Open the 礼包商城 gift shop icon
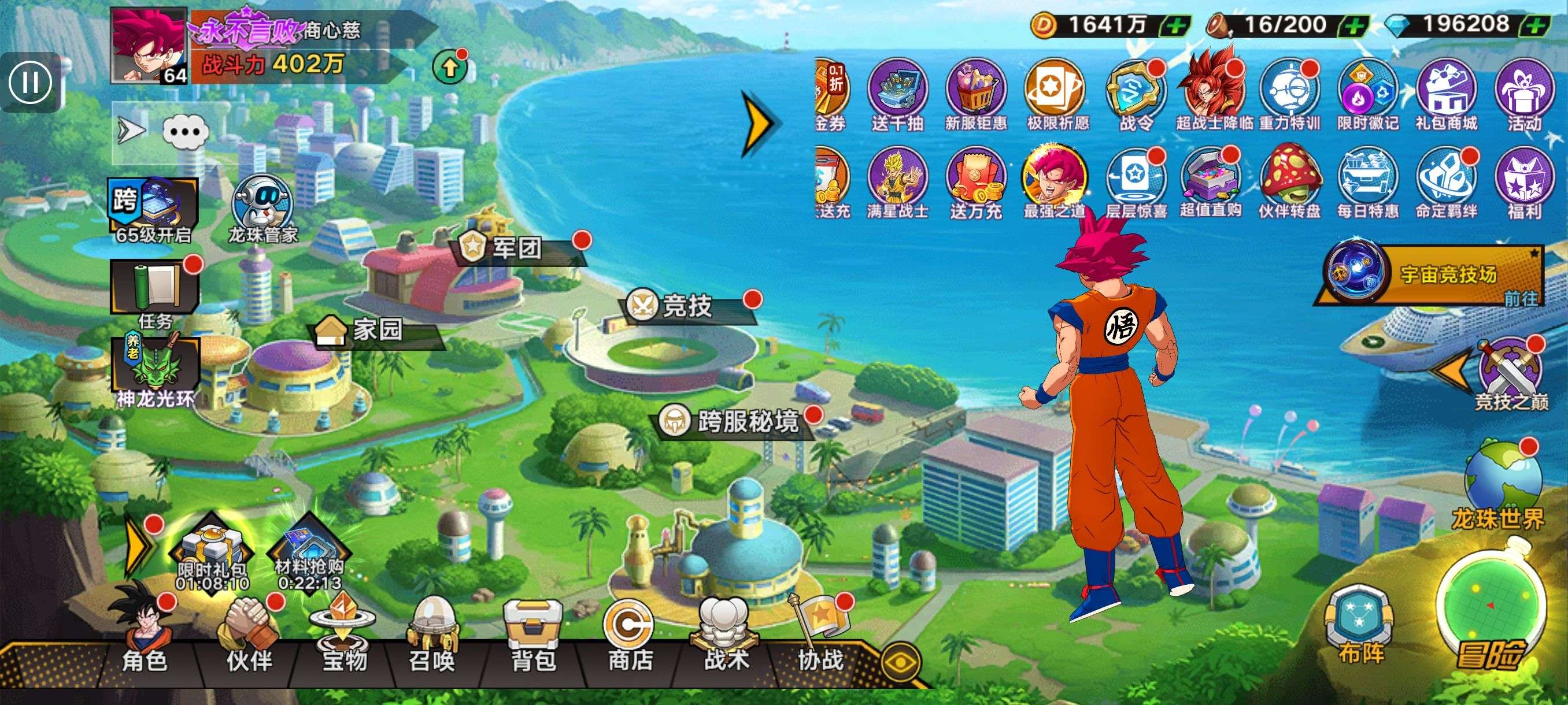This screenshot has height=705, width=1568. coord(1446,95)
